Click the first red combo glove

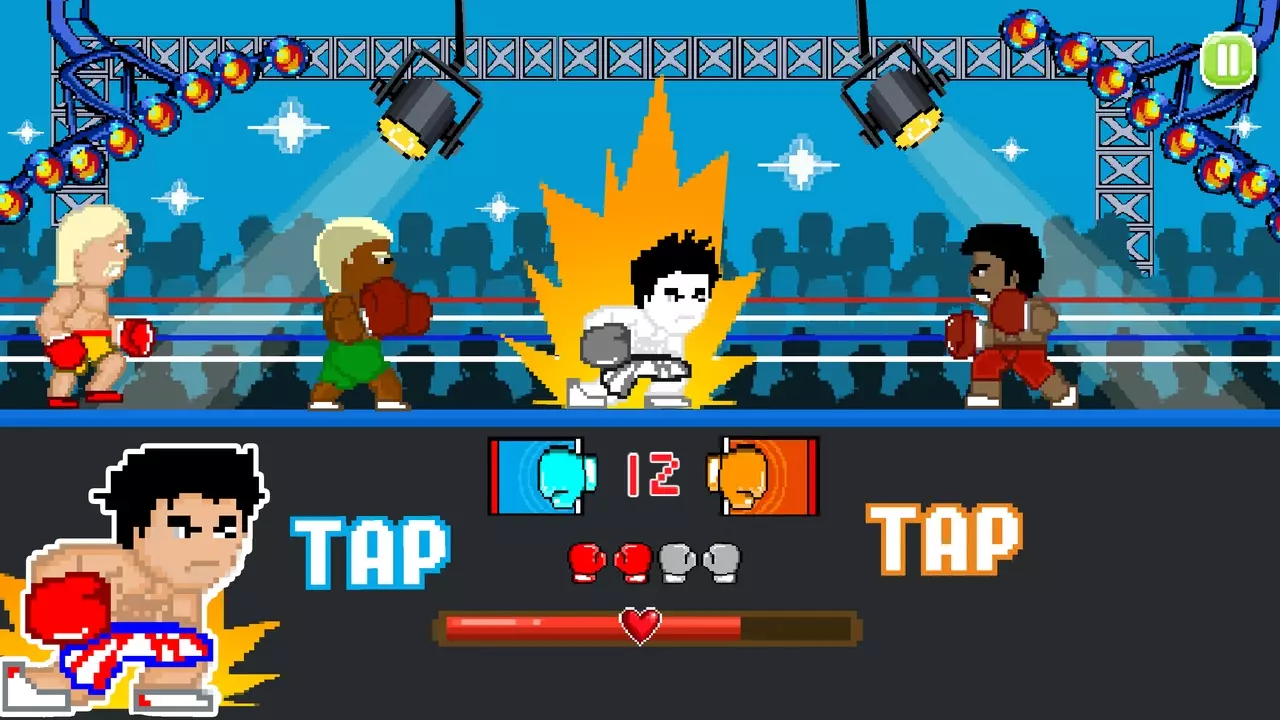tap(584, 563)
